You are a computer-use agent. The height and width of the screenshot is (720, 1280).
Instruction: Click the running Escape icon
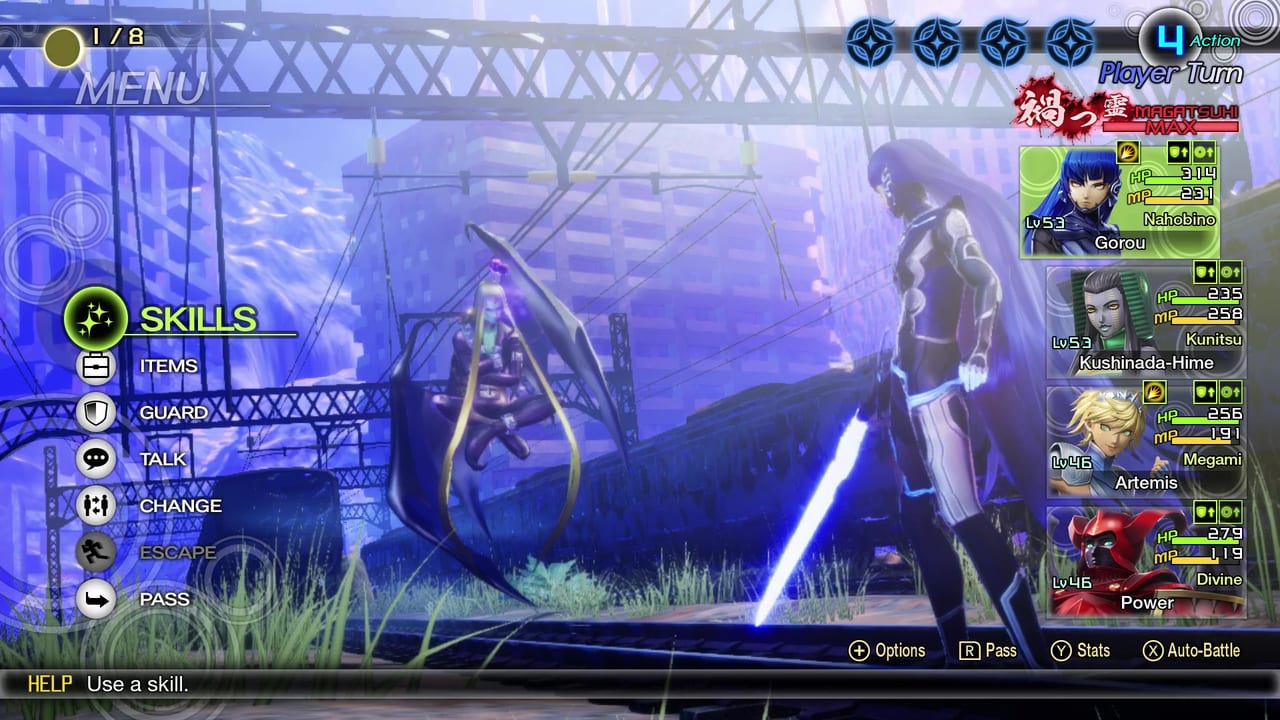(96, 553)
